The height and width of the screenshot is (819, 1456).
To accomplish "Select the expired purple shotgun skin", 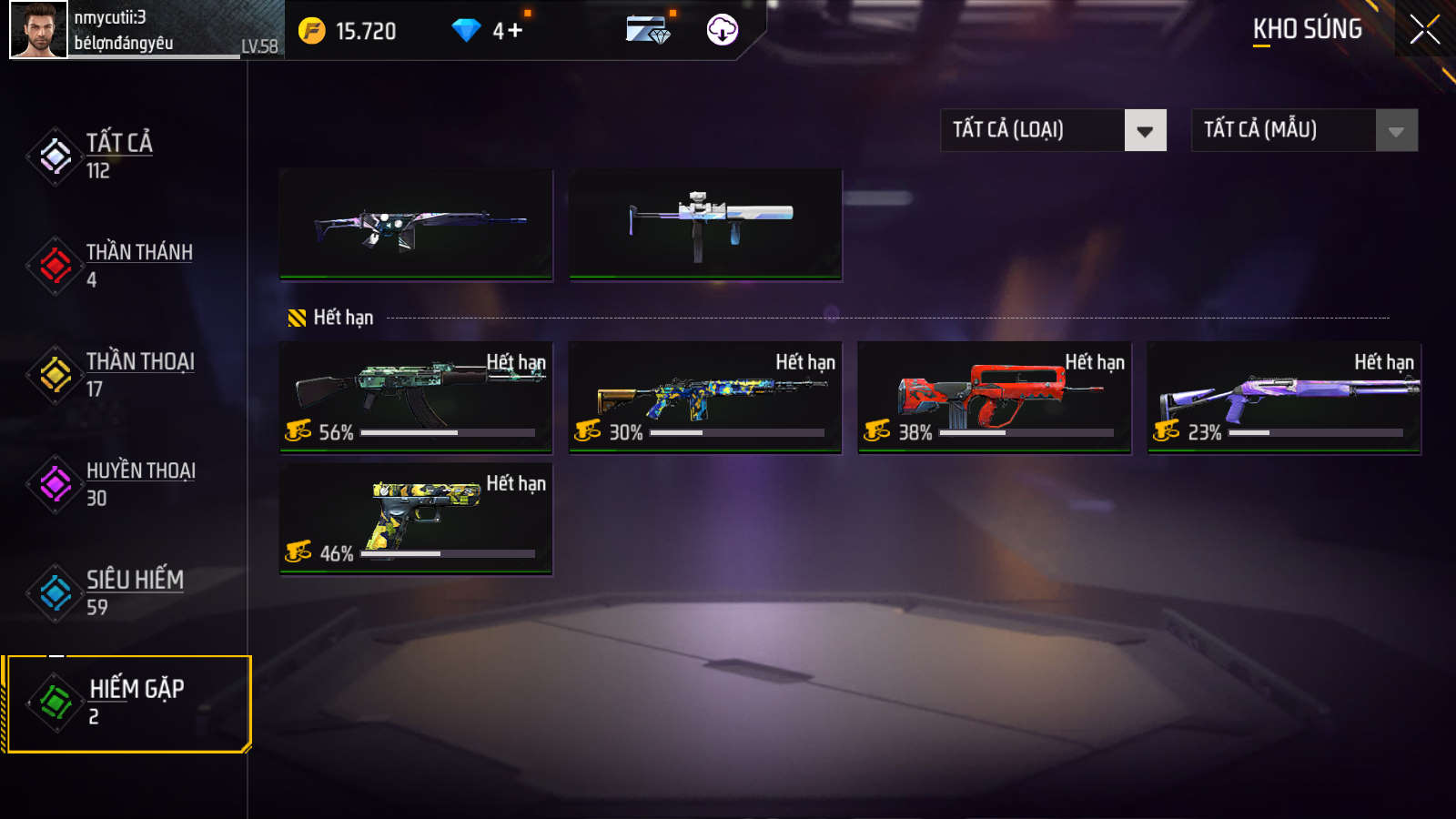I will (1284, 397).
